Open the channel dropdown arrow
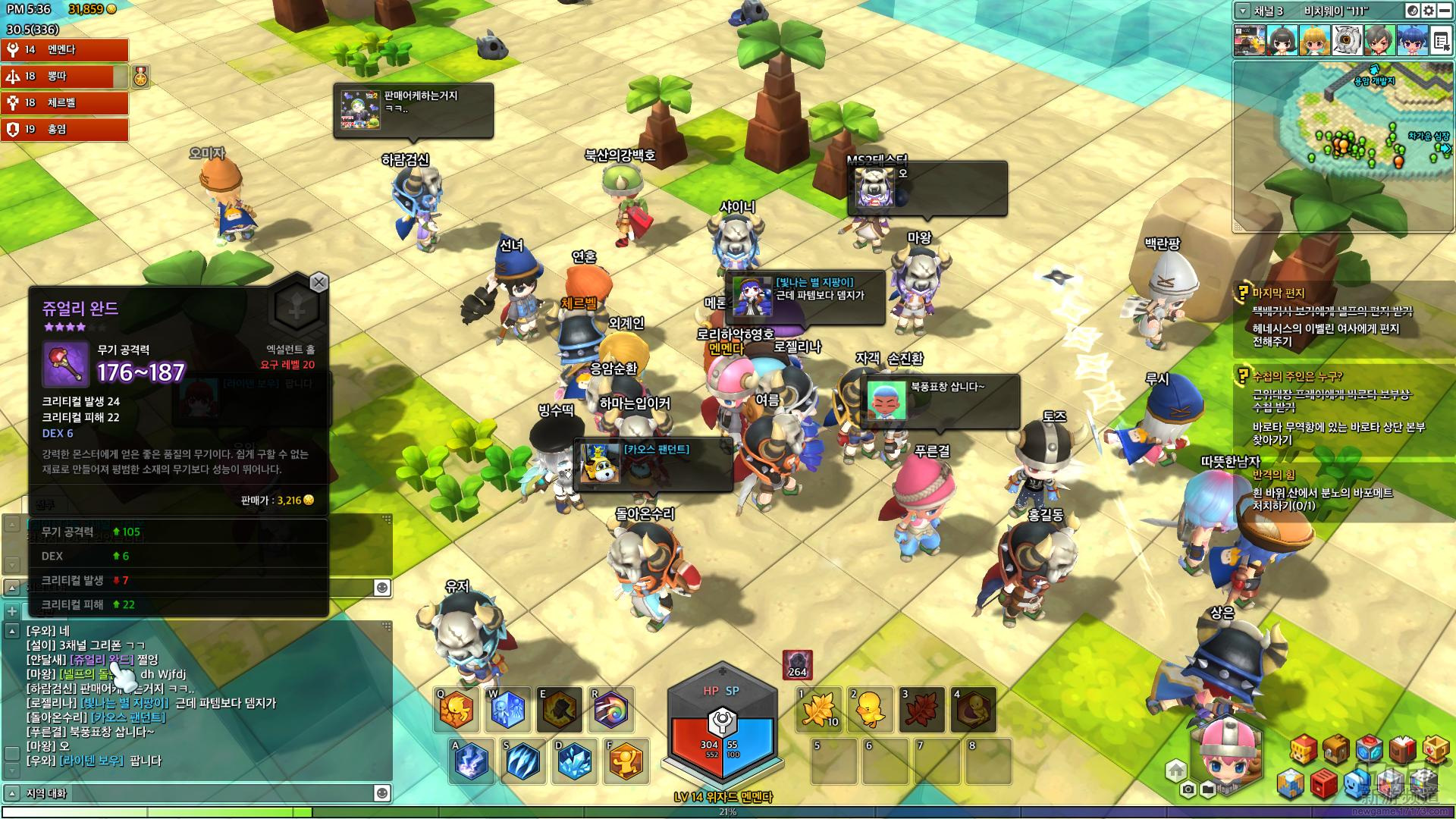Image resolution: width=1456 pixels, height=819 pixels. pos(1242,11)
